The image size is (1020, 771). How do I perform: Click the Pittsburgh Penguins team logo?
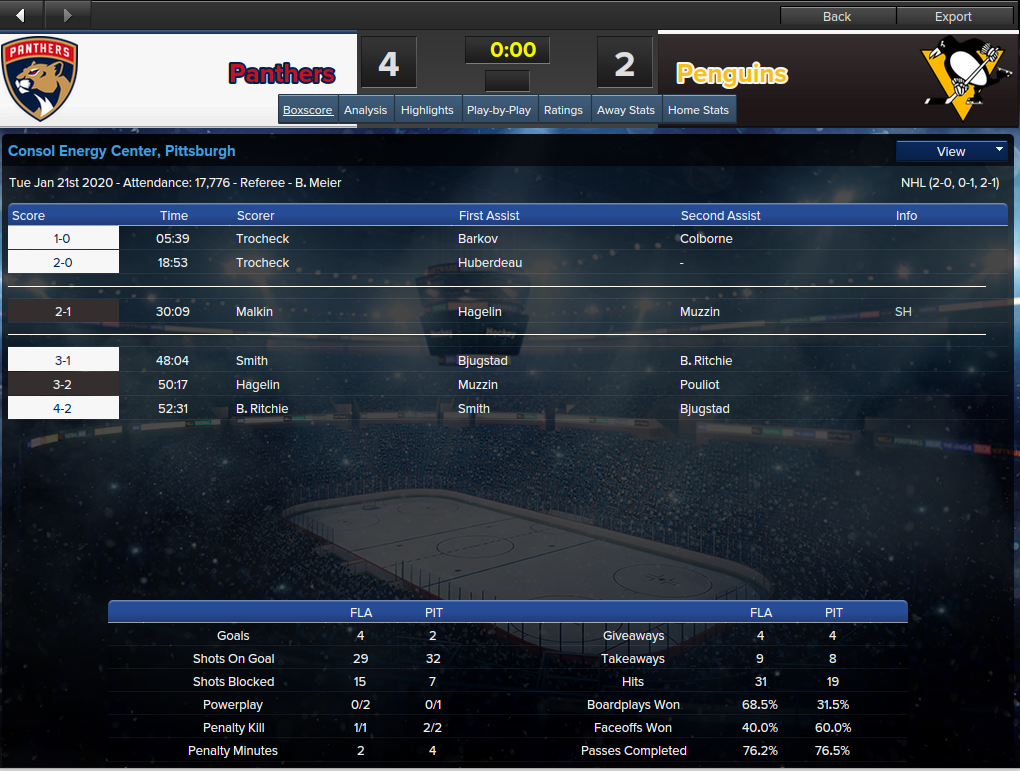pyautogui.click(x=959, y=79)
